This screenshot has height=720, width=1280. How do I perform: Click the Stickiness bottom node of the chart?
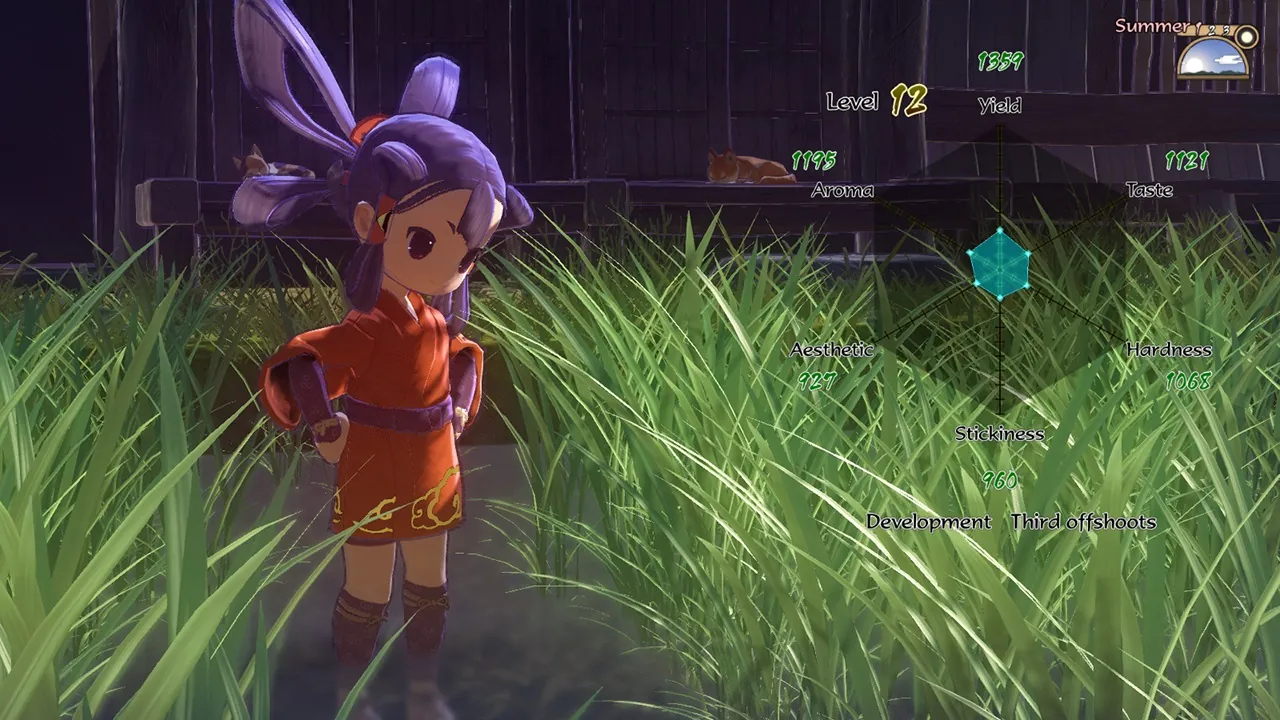[999, 299]
